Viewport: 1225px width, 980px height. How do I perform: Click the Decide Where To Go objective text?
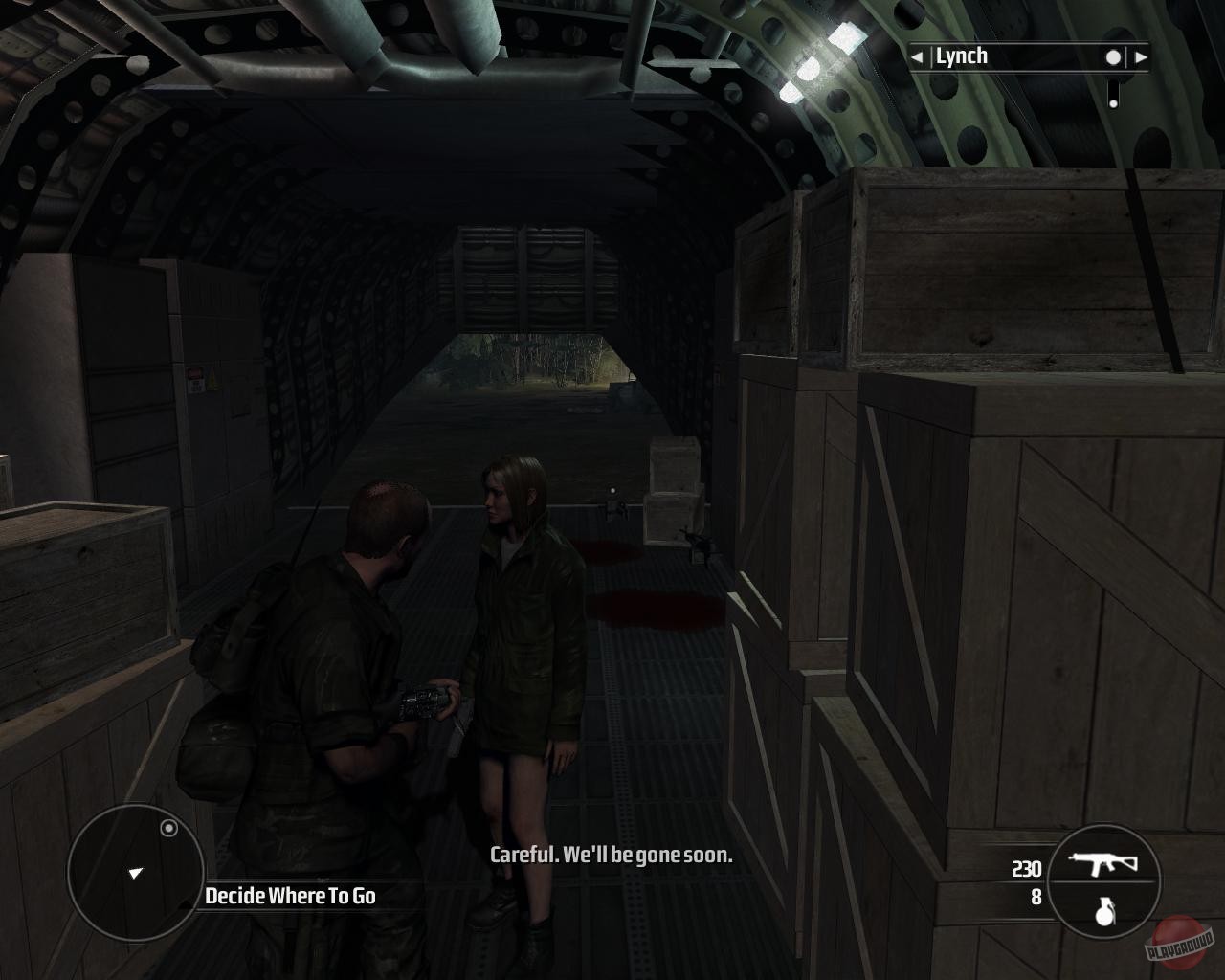tap(290, 898)
